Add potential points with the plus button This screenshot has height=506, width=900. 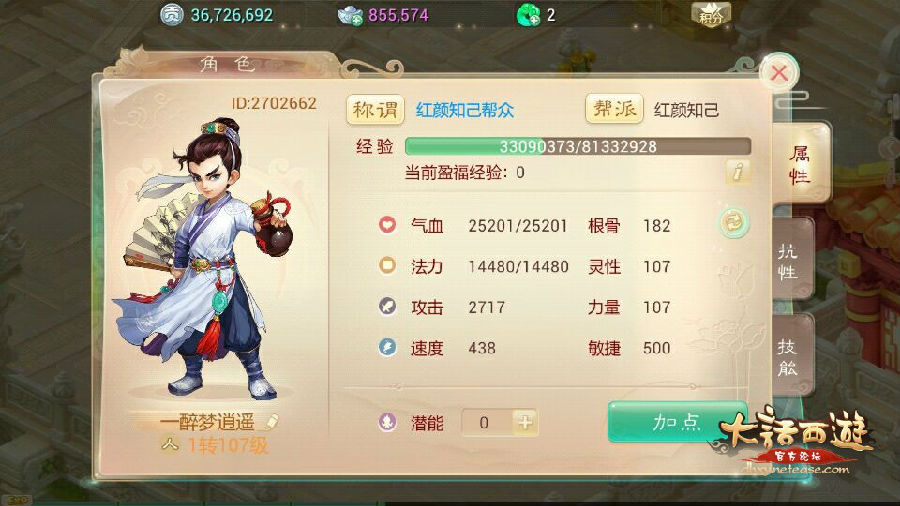pyautogui.click(x=526, y=422)
